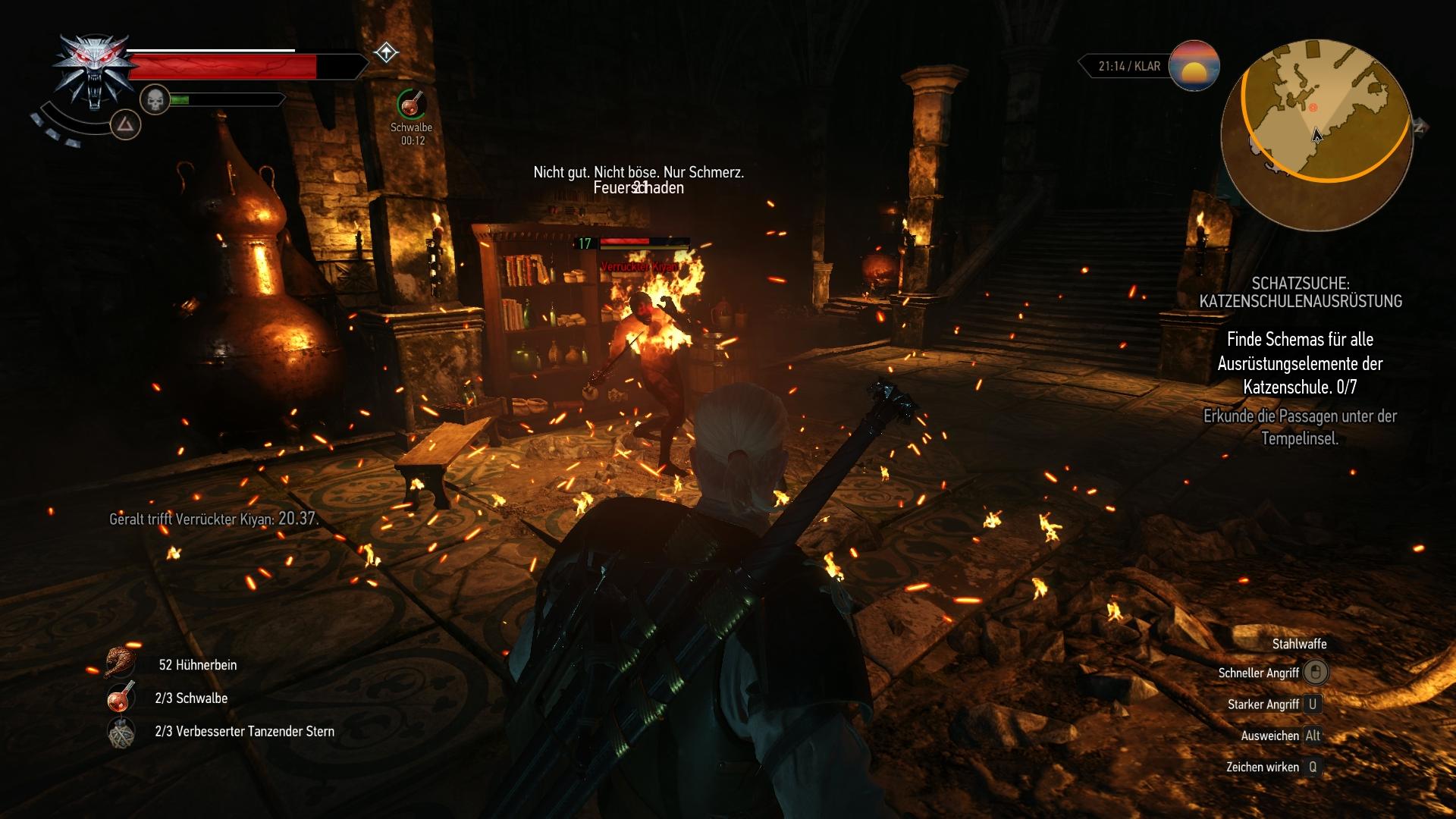Viewport: 1456px width, 819px height.
Task: Click the toxicity skull icon
Action: [155, 99]
